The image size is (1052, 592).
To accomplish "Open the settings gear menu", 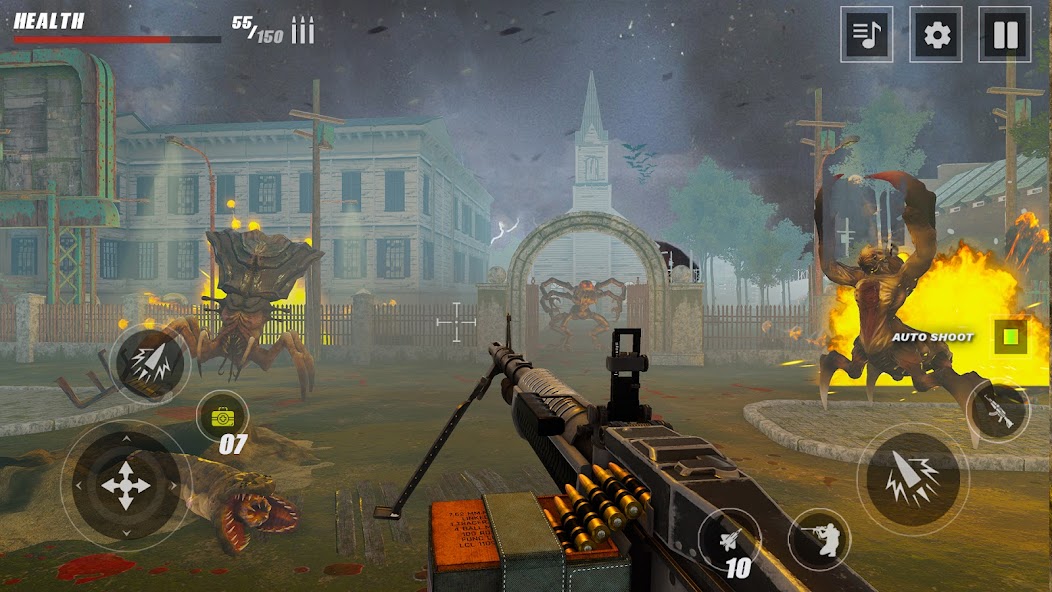I will pyautogui.click(x=936, y=35).
